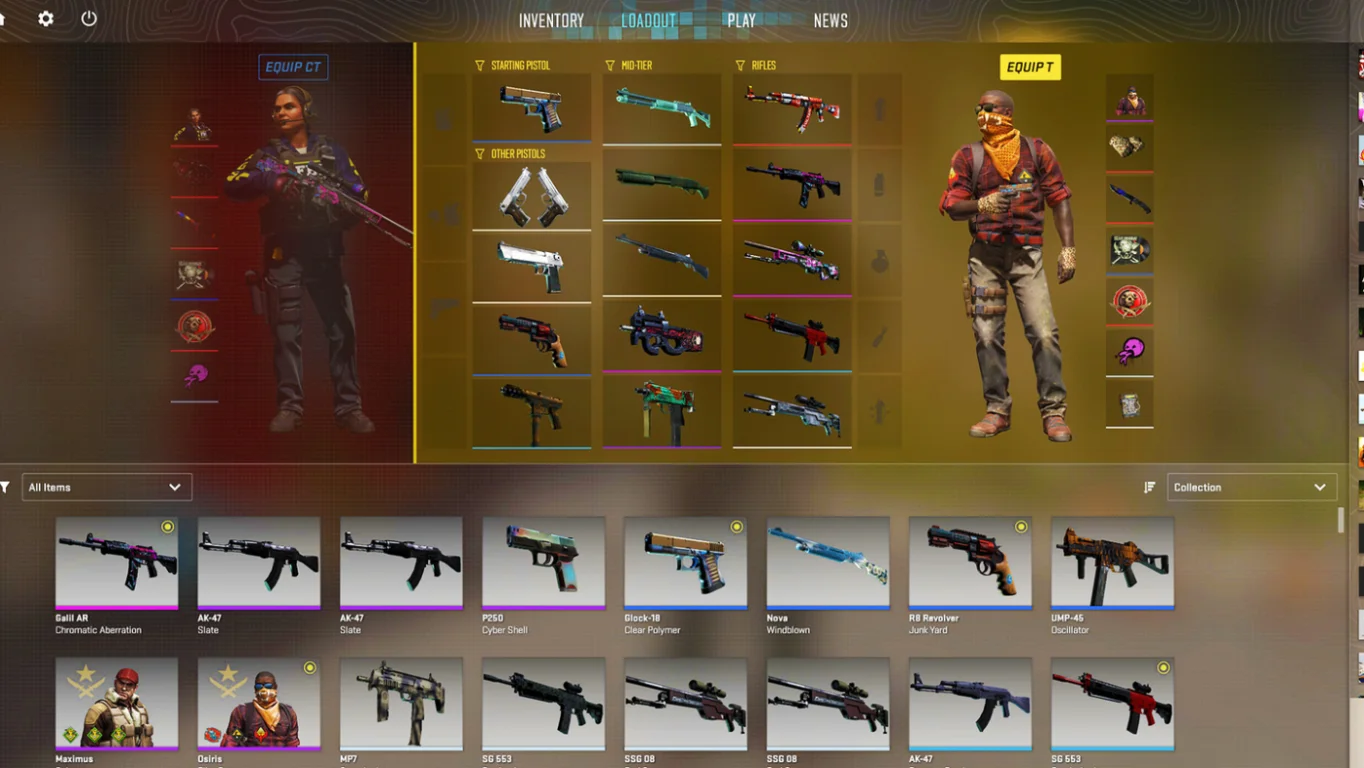Image resolution: width=1364 pixels, height=768 pixels.
Task: Open the settings gear menu
Action: 46,19
